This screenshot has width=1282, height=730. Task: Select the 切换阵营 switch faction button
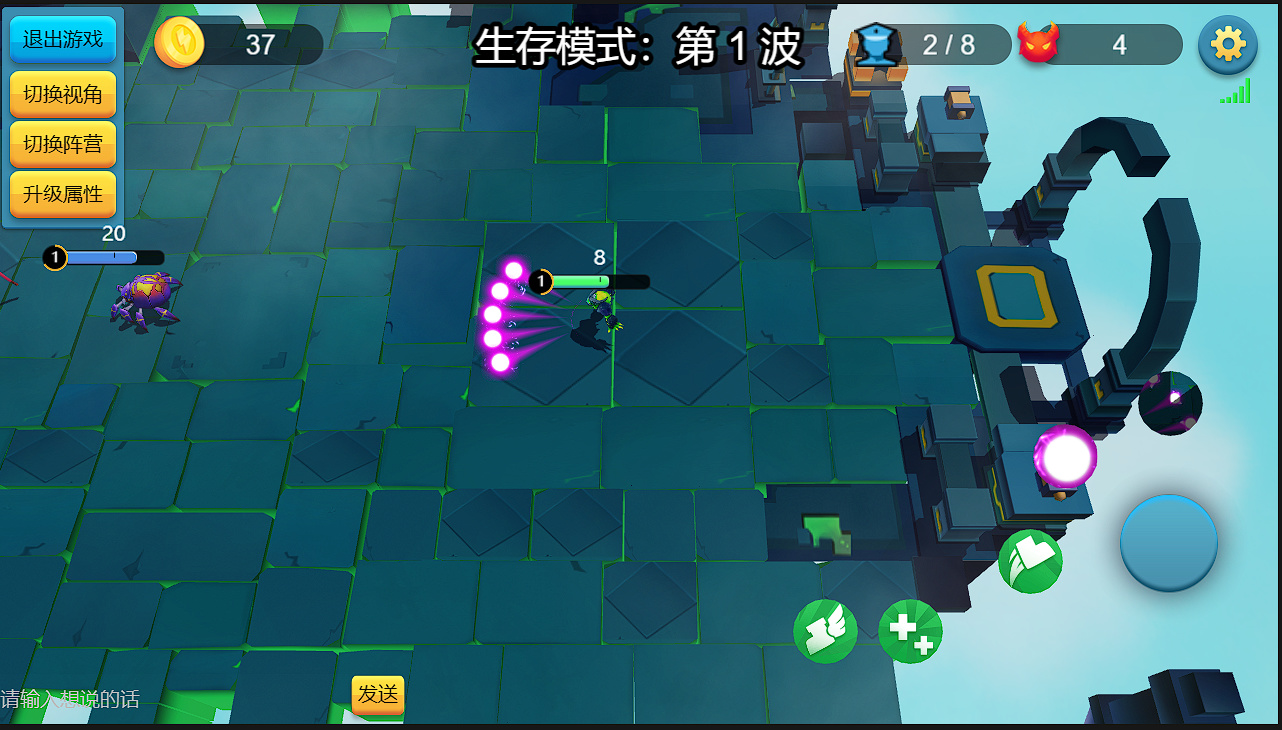click(63, 144)
